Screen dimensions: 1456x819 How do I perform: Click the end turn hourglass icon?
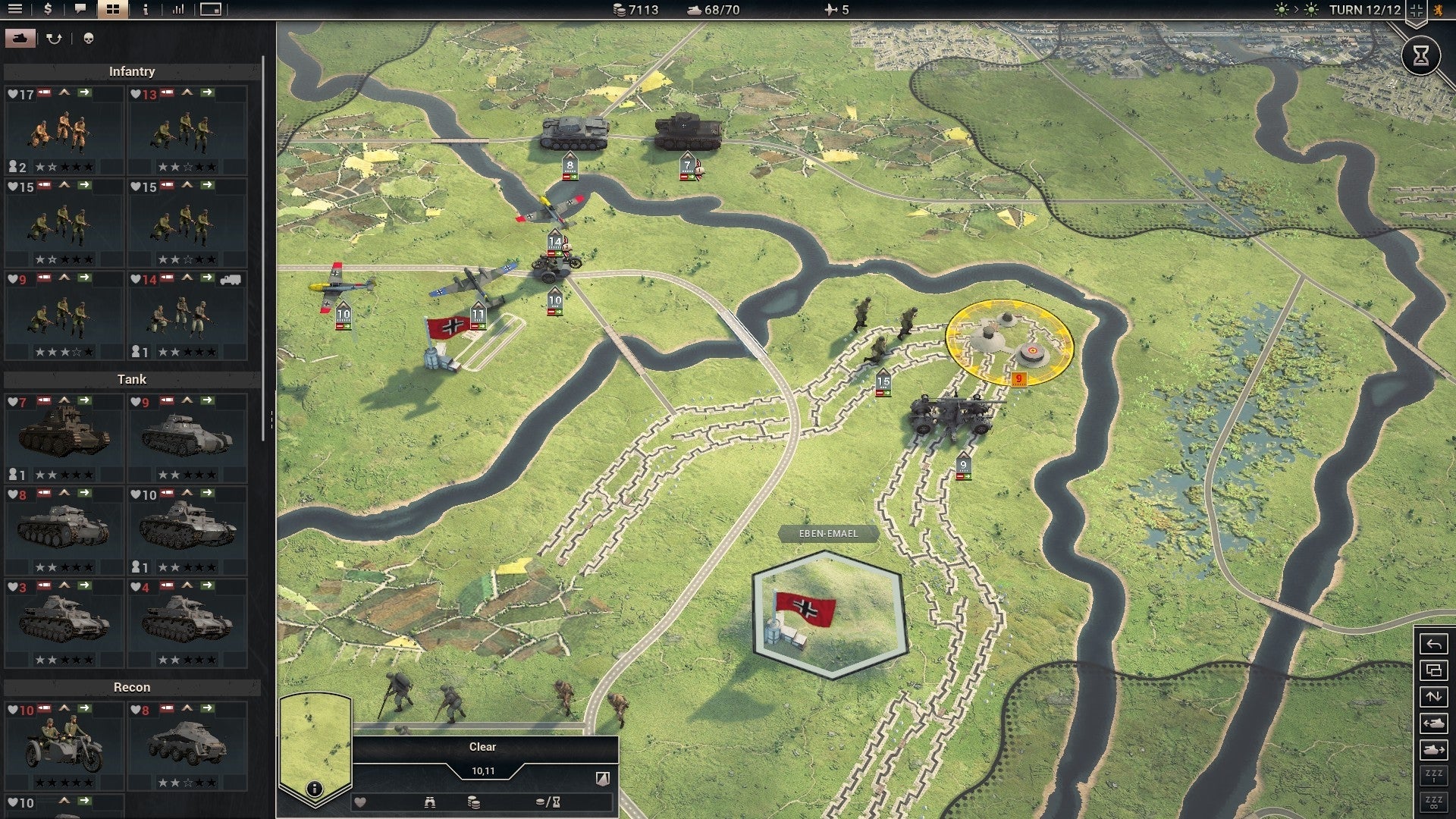[x=1420, y=55]
